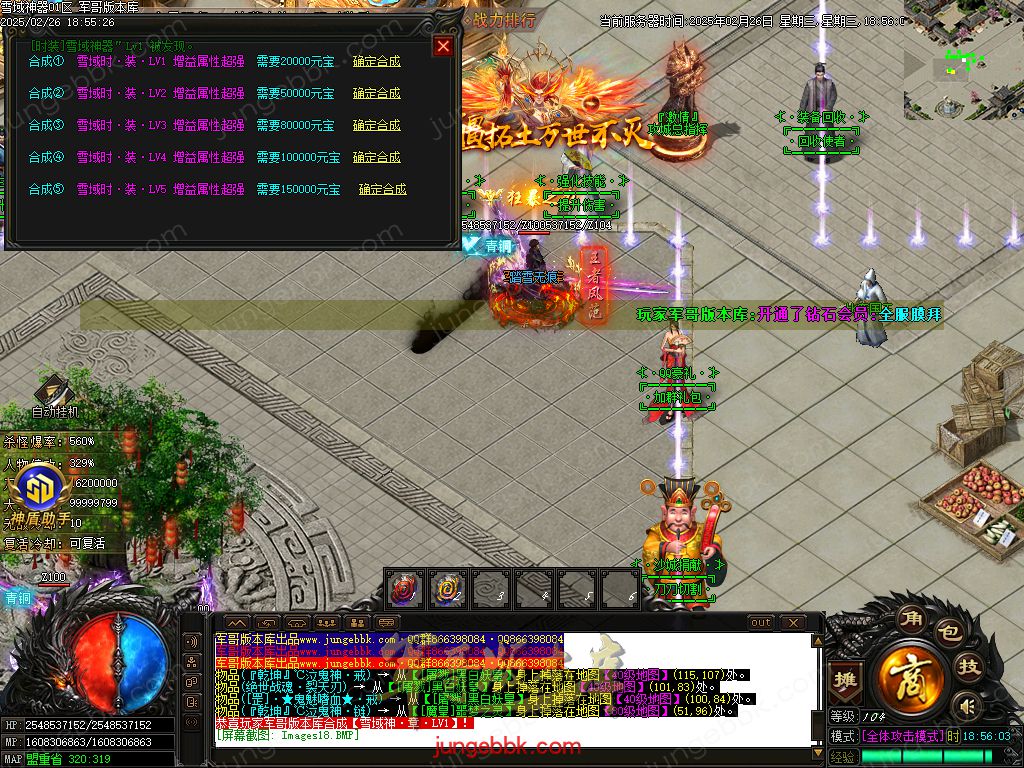The image size is (1024, 768).
Task: Confirm synthesis for 雪域时·装 LV5
Action: [382, 189]
